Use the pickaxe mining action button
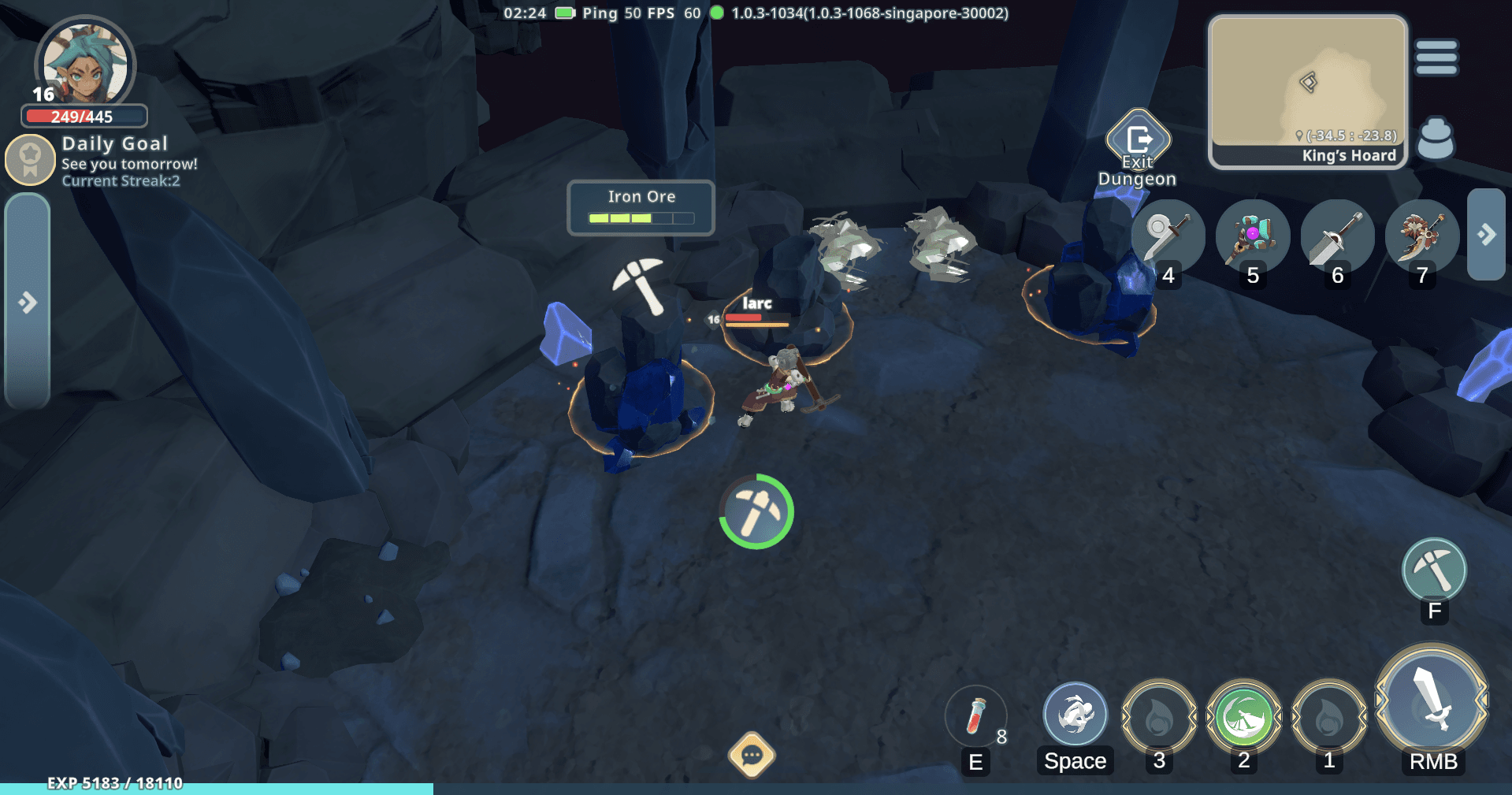 1433,570
